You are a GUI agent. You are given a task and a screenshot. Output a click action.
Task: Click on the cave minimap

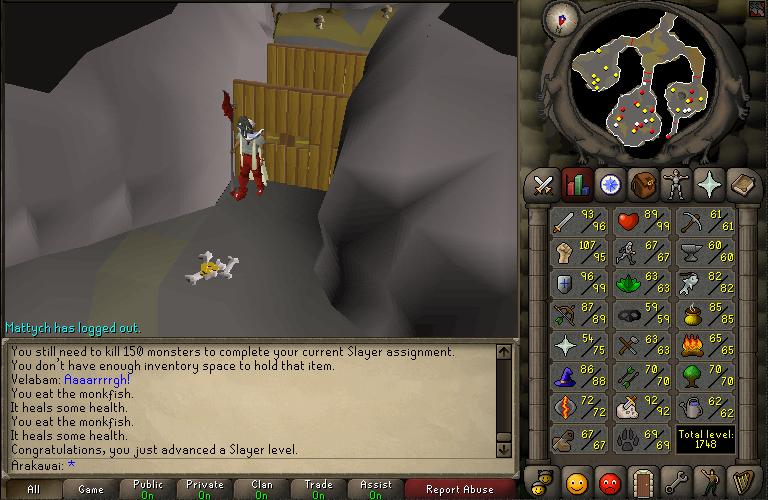(x=640, y=85)
